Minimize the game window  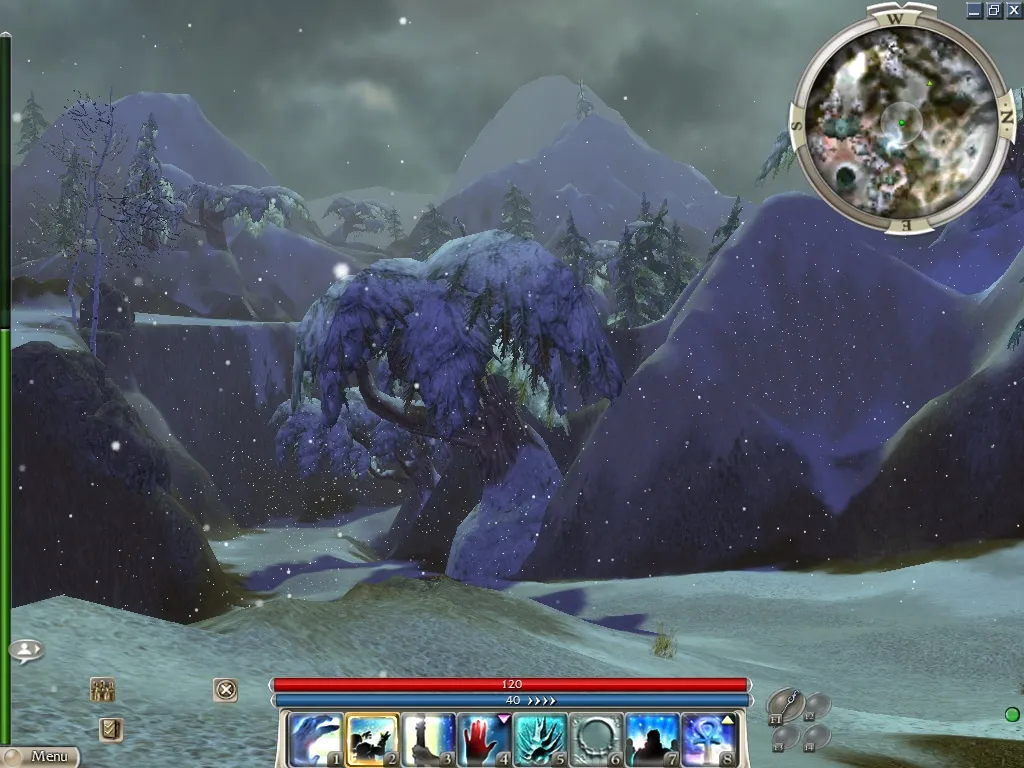coord(975,10)
